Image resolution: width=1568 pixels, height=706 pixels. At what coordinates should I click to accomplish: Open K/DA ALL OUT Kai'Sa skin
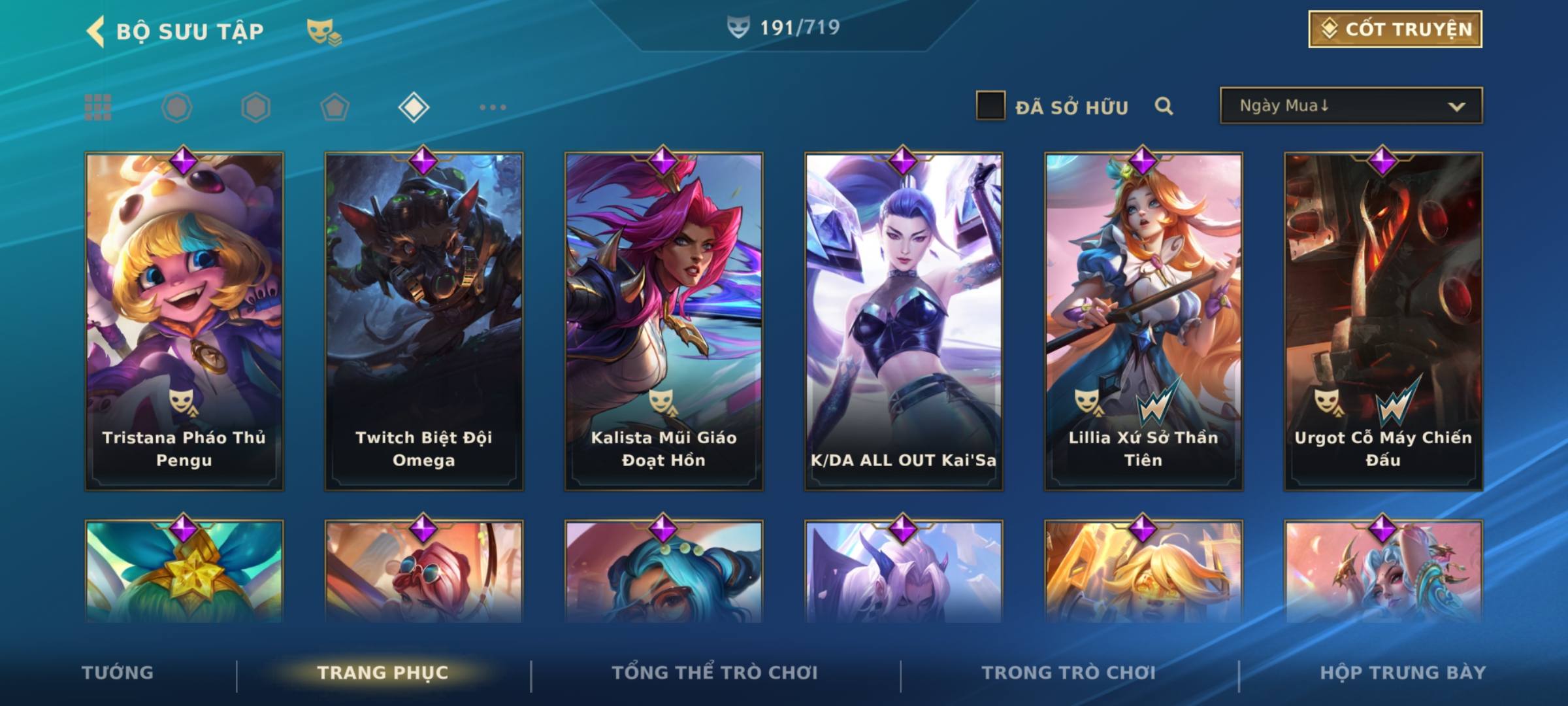click(904, 320)
